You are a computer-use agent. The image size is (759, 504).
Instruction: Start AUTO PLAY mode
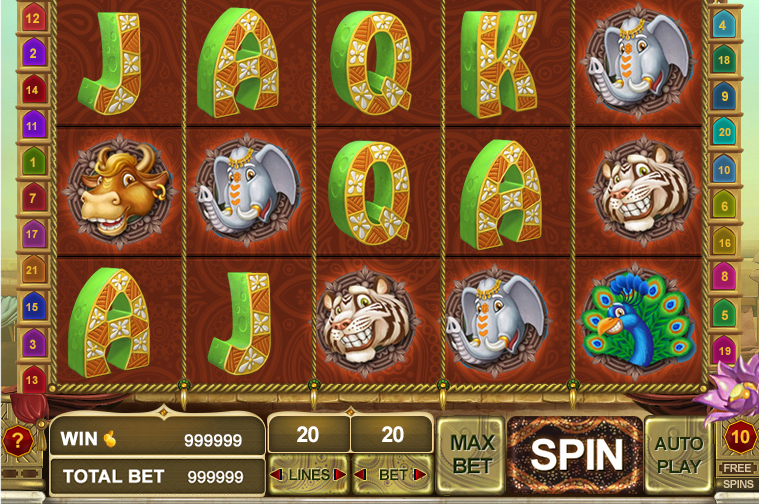[679, 454]
